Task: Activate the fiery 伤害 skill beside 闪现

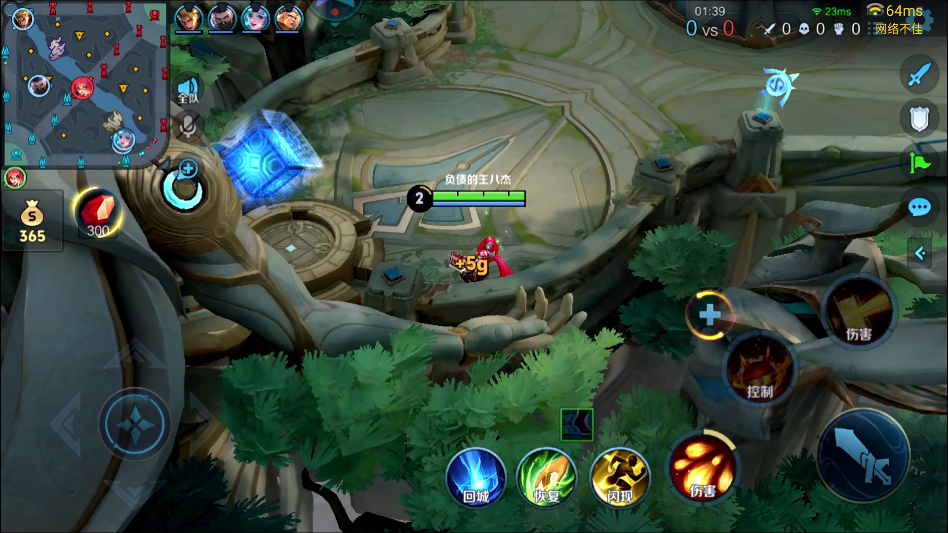Action: pos(702,465)
